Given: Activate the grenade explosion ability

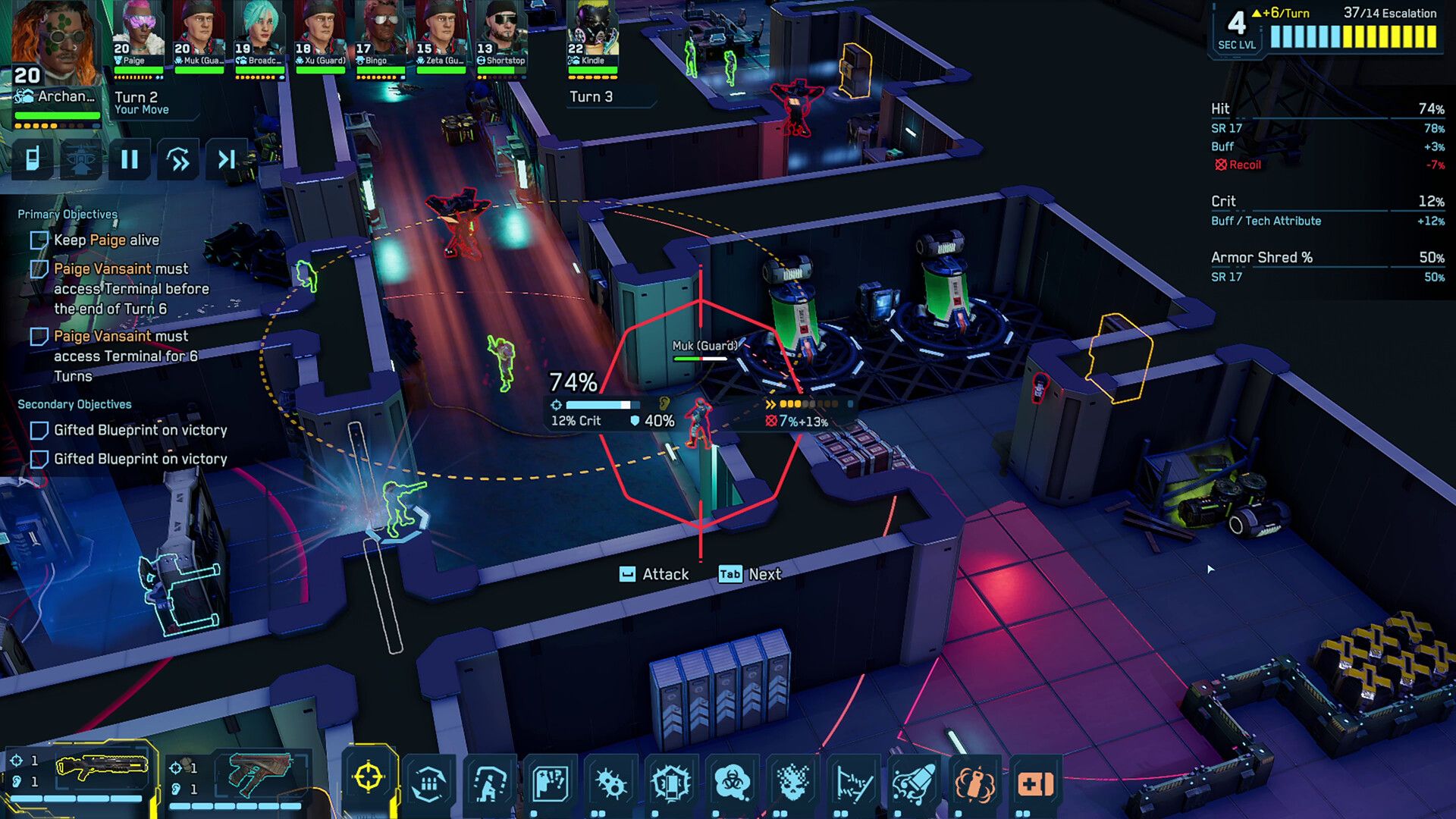Looking at the screenshot, I should 976,781.
